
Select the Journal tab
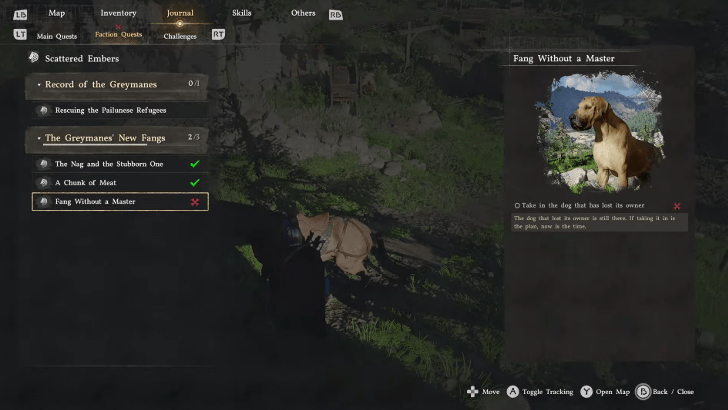click(180, 13)
